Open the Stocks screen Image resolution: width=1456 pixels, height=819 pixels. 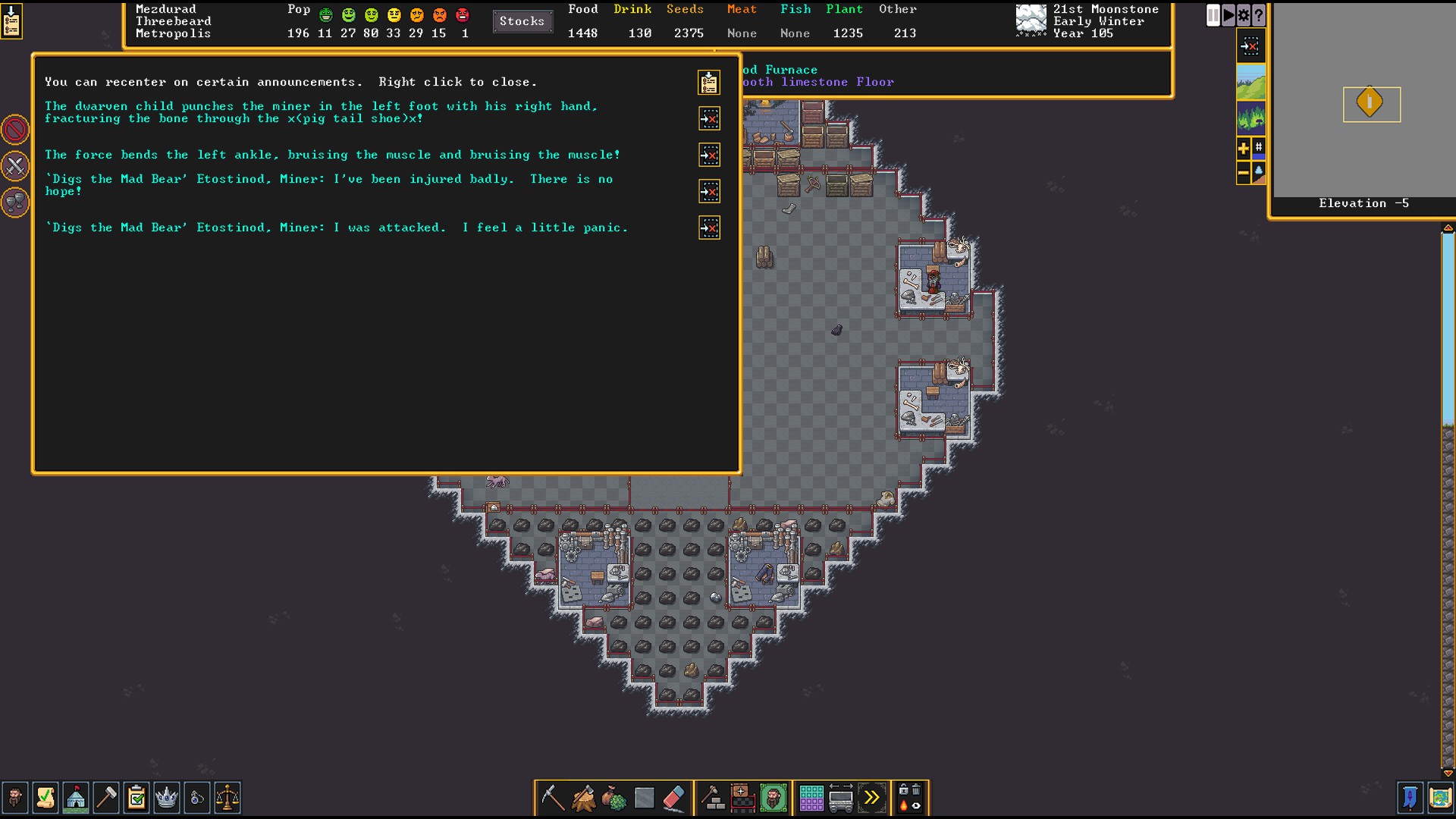click(522, 21)
